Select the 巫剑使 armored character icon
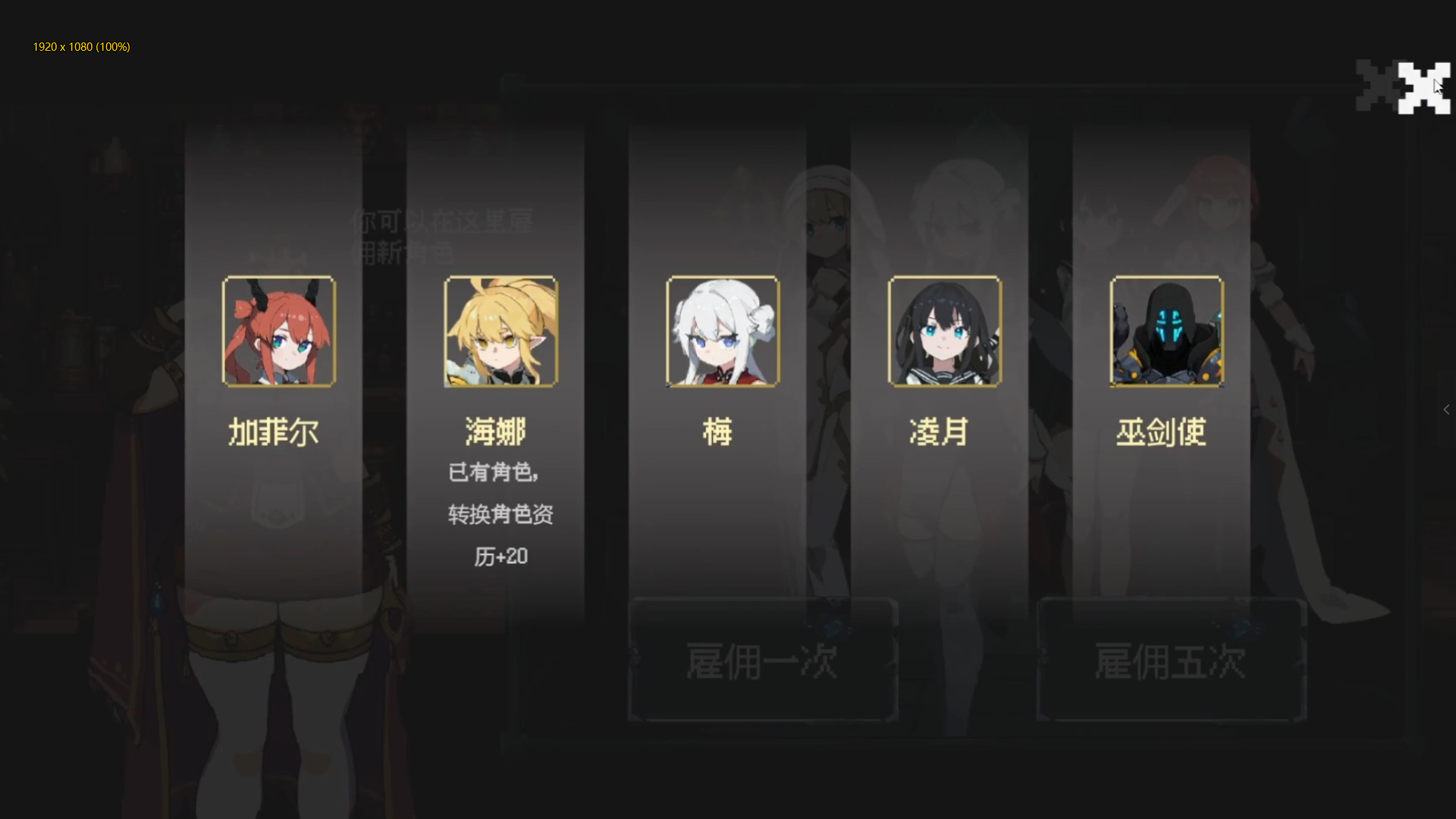Viewport: 1456px width, 819px height. (1166, 332)
